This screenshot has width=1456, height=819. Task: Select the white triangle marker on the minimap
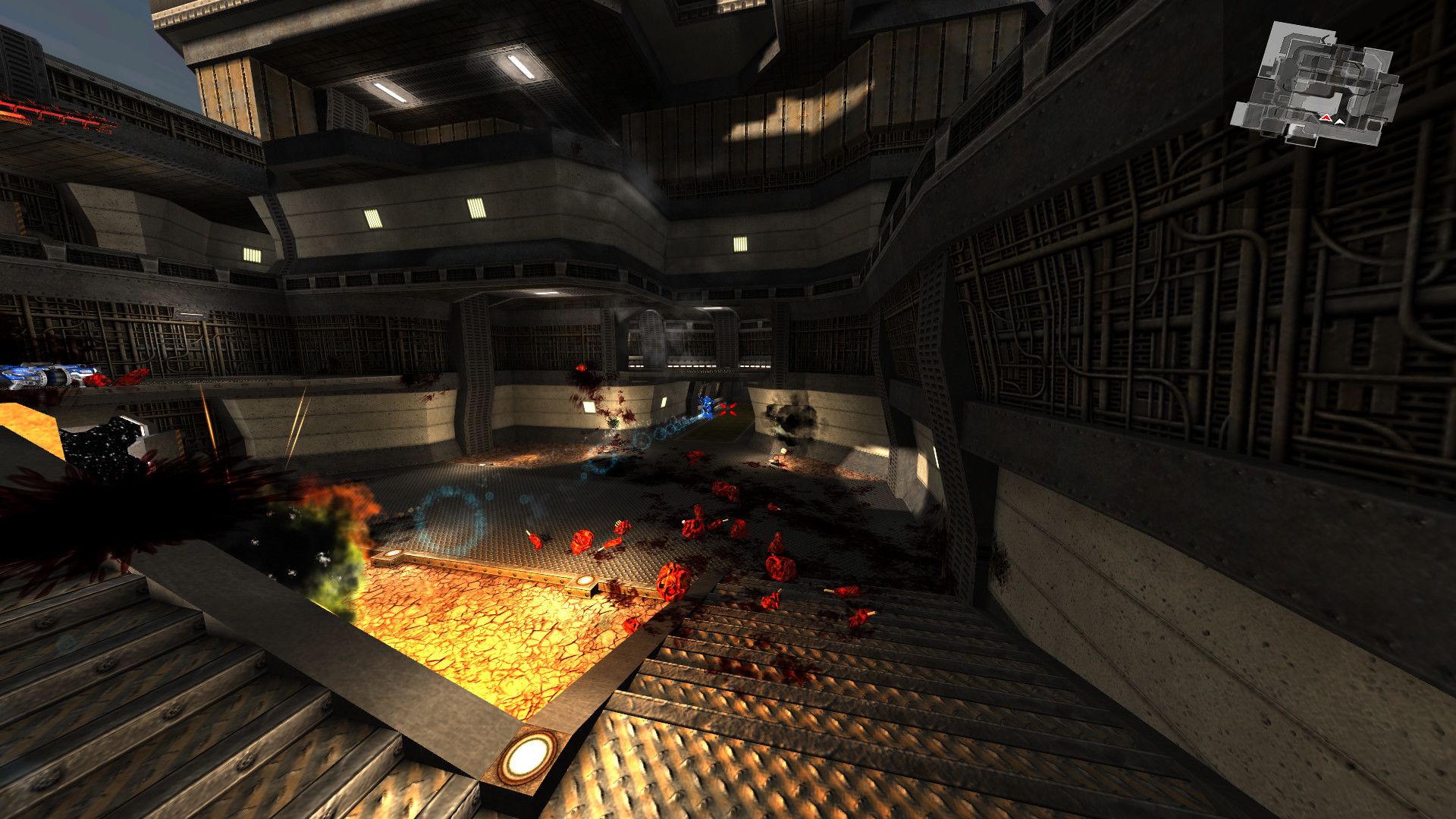pos(1340,121)
